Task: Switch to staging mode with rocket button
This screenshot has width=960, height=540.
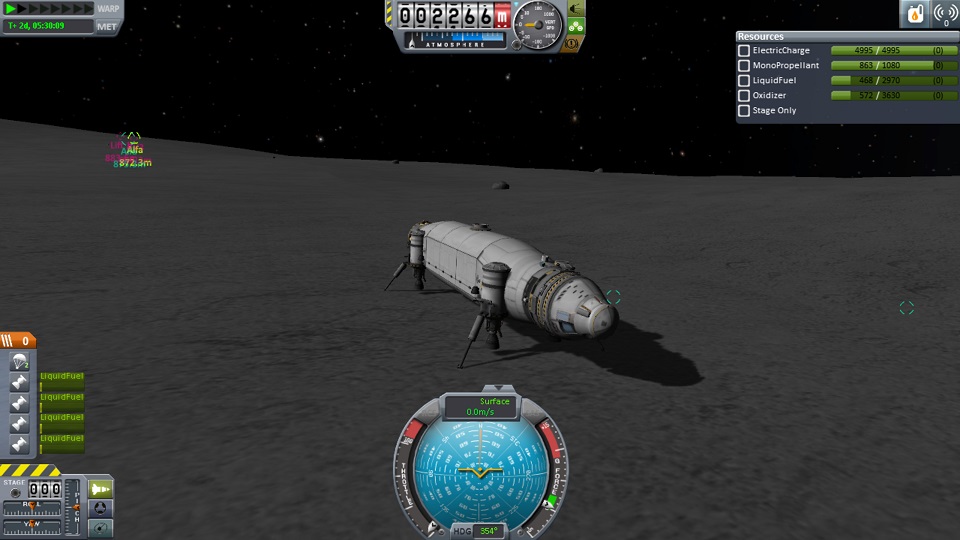Action: (x=101, y=488)
